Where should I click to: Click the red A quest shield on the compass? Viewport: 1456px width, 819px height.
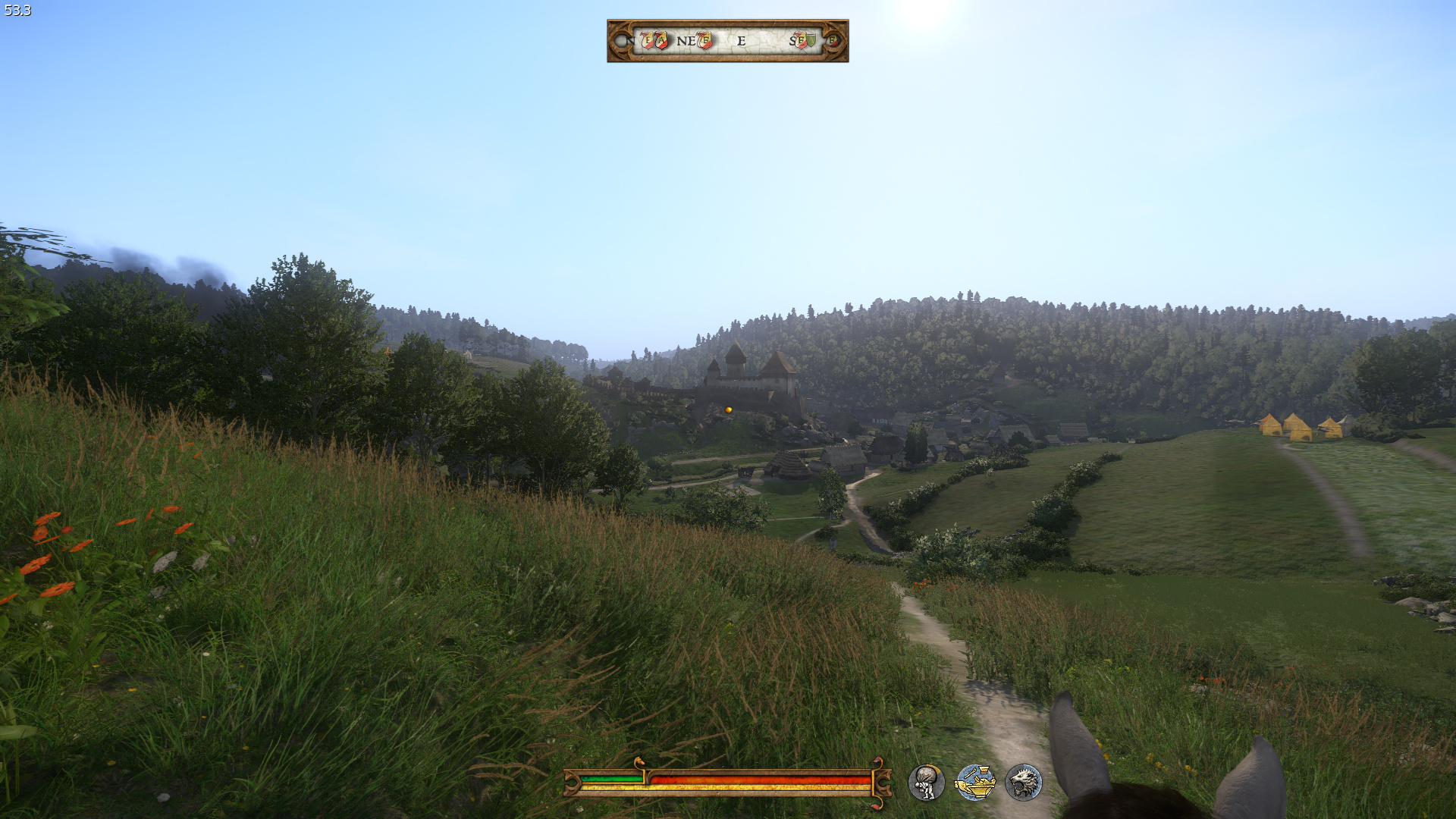pos(661,40)
